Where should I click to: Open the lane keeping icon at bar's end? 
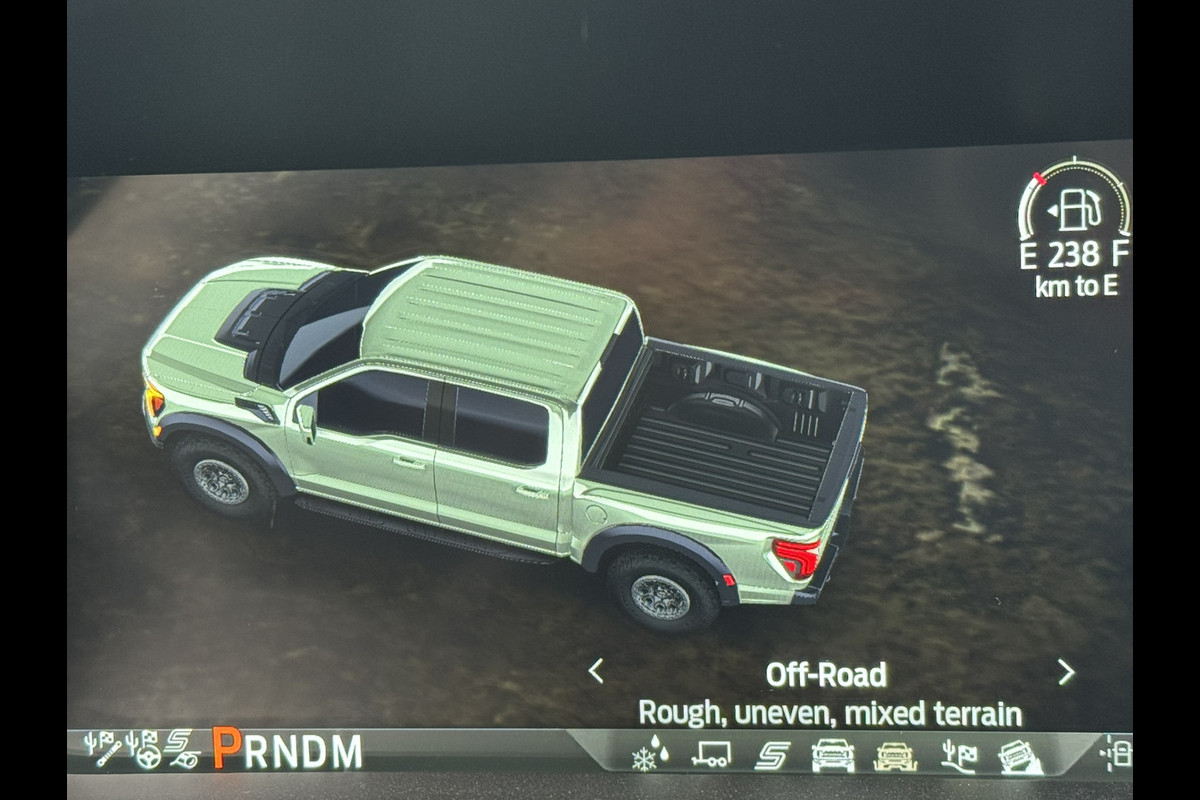click(x=1116, y=752)
